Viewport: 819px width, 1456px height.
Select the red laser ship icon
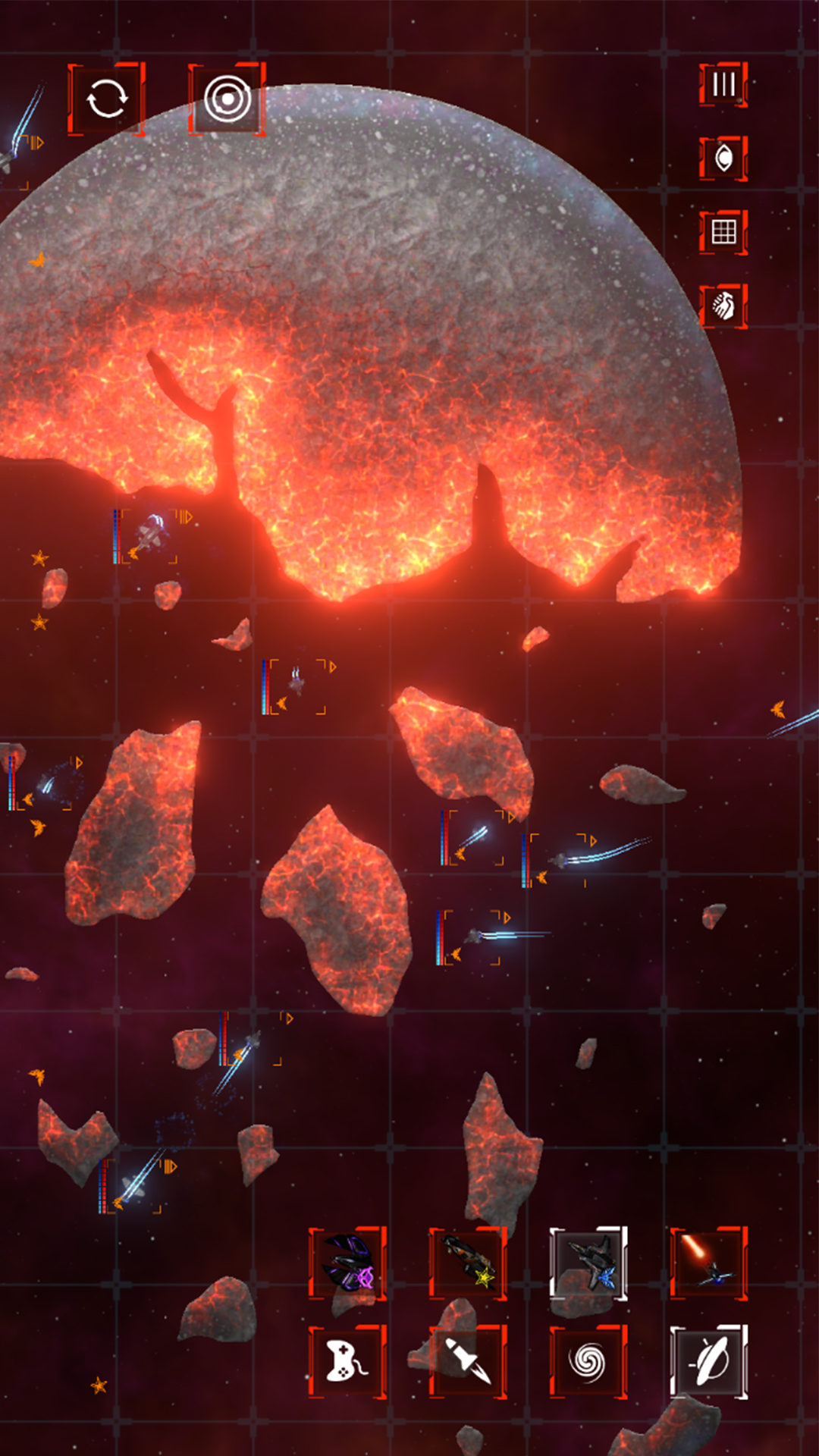(x=709, y=1263)
